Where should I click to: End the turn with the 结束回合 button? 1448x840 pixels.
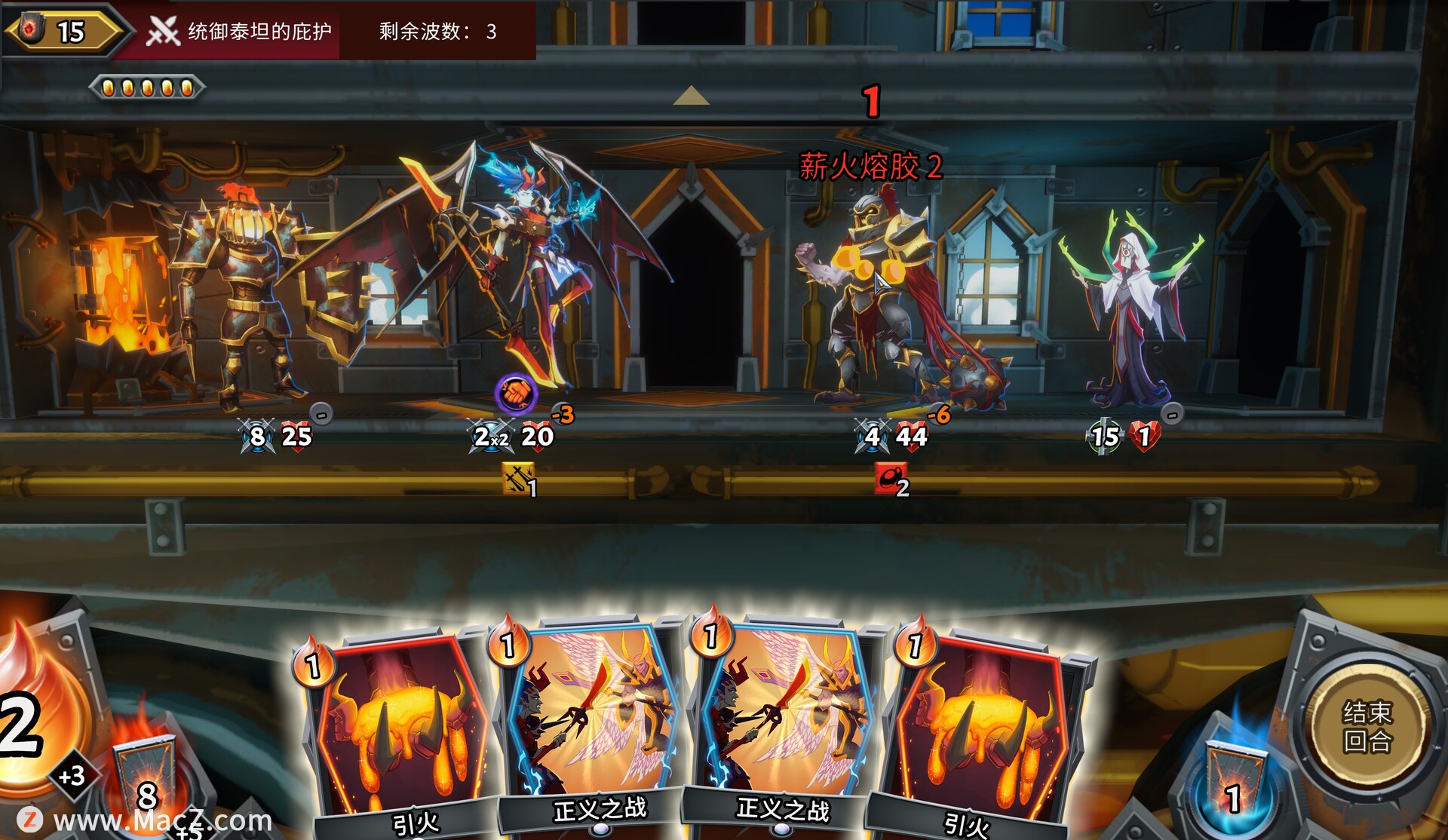pyautogui.click(x=1367, y=727)
